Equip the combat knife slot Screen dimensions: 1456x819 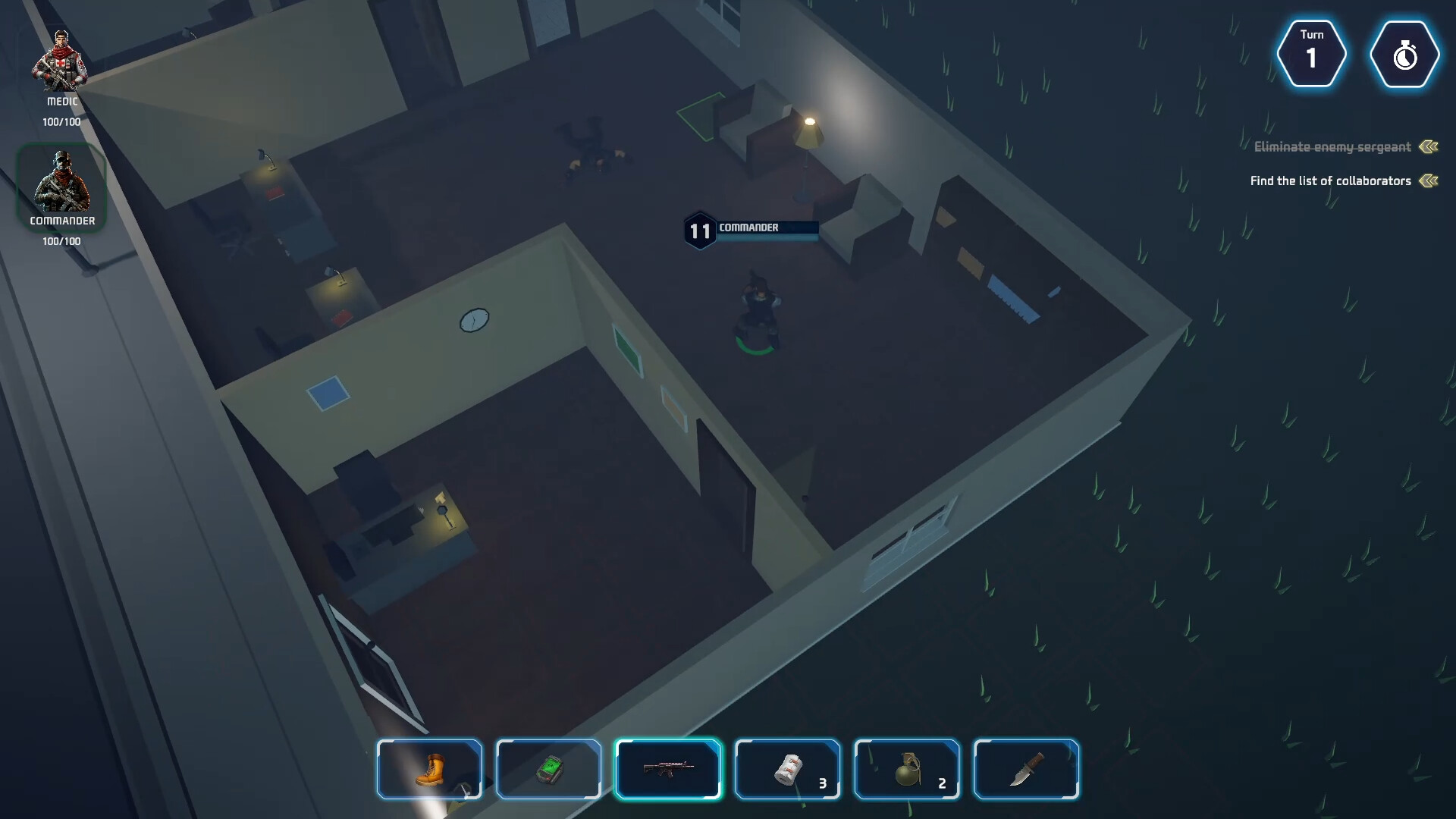(x=1027, y=769)
